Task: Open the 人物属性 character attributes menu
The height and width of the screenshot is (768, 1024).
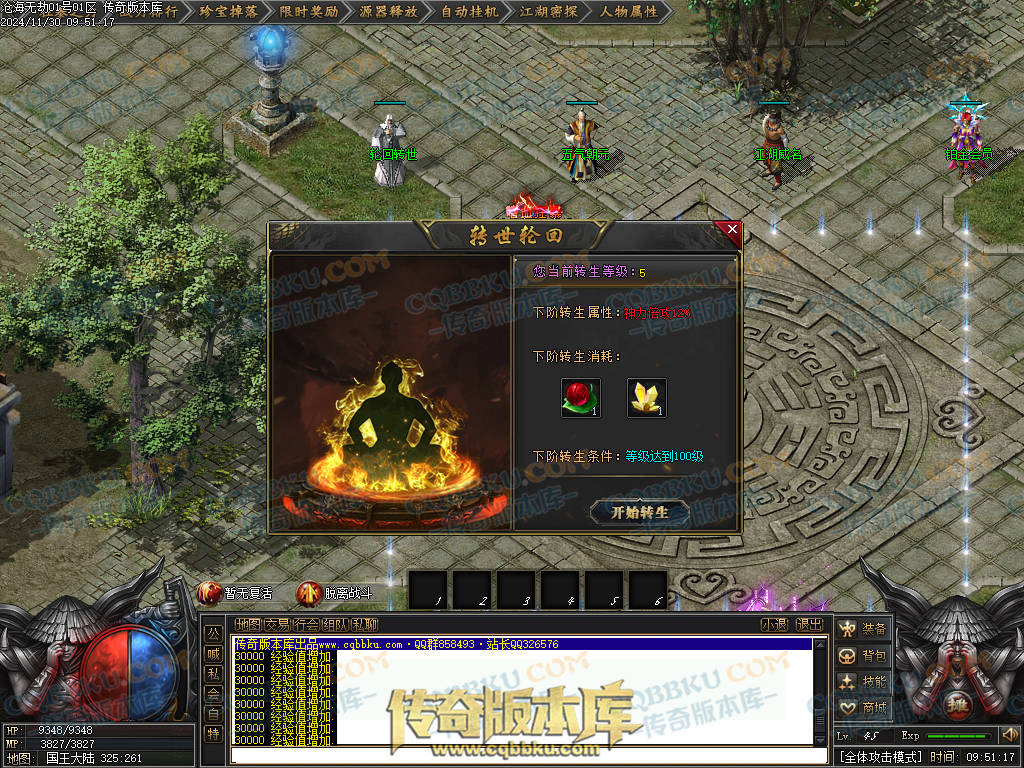Action: pos(629,12)
